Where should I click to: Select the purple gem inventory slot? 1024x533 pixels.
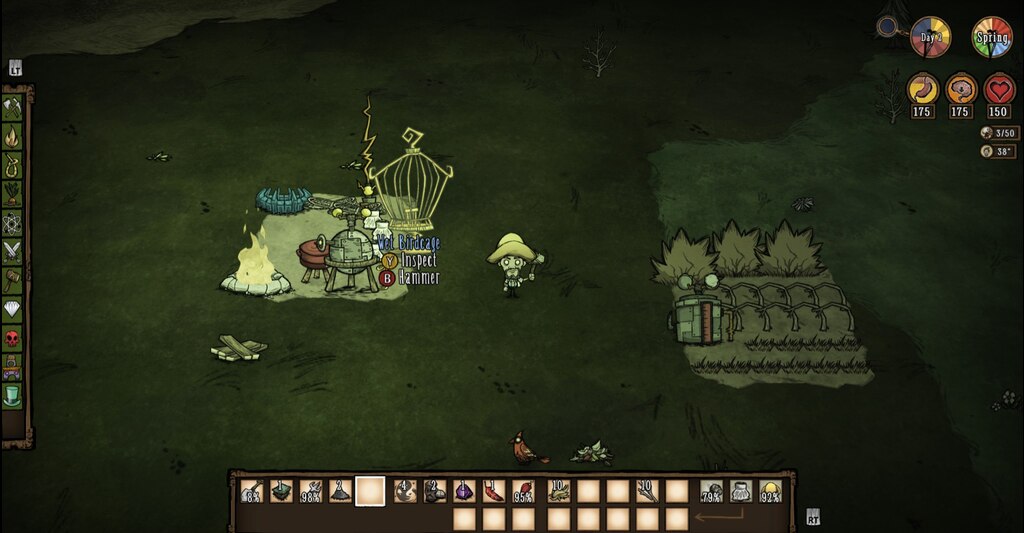tap(464, 491)
